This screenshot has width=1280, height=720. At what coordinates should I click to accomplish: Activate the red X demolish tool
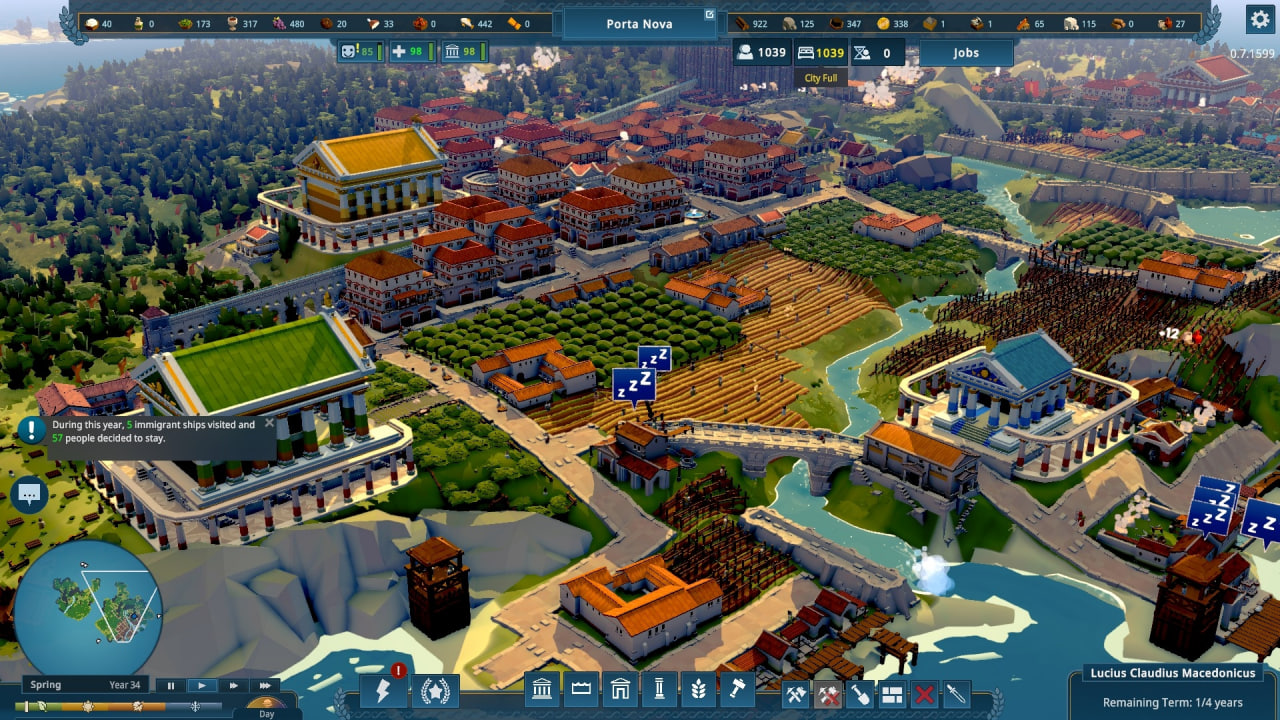pos(925,693)
